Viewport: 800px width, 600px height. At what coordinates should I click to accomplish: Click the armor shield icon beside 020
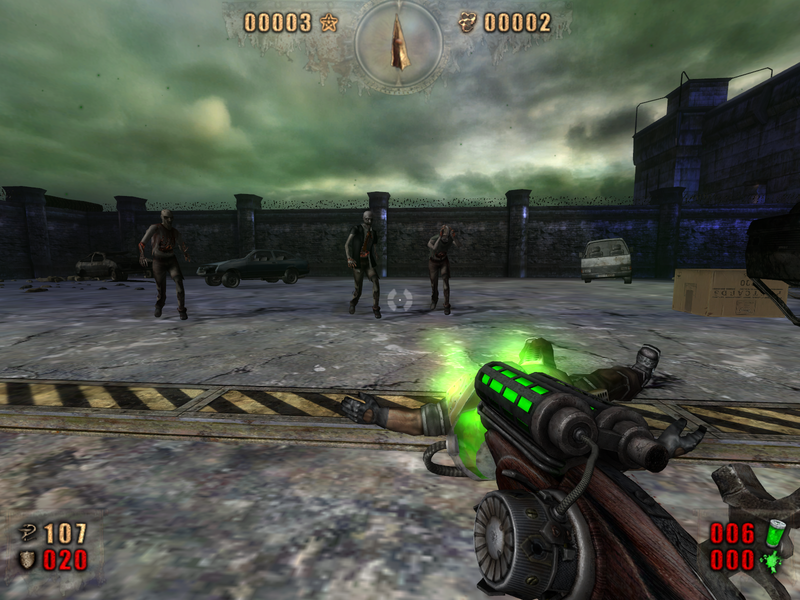point(27,559)
